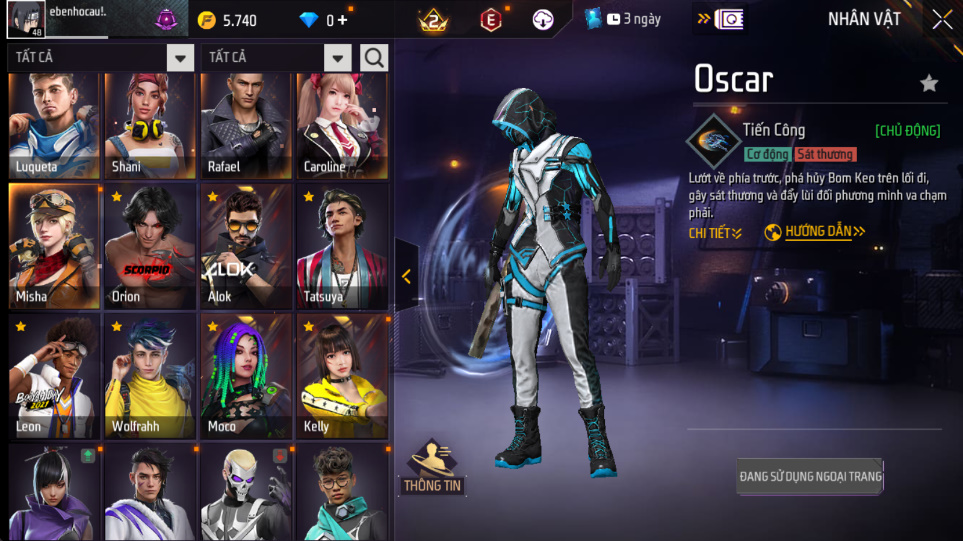
Task: Expand skill details via CHI TIẾT
Action: (715, 233)
